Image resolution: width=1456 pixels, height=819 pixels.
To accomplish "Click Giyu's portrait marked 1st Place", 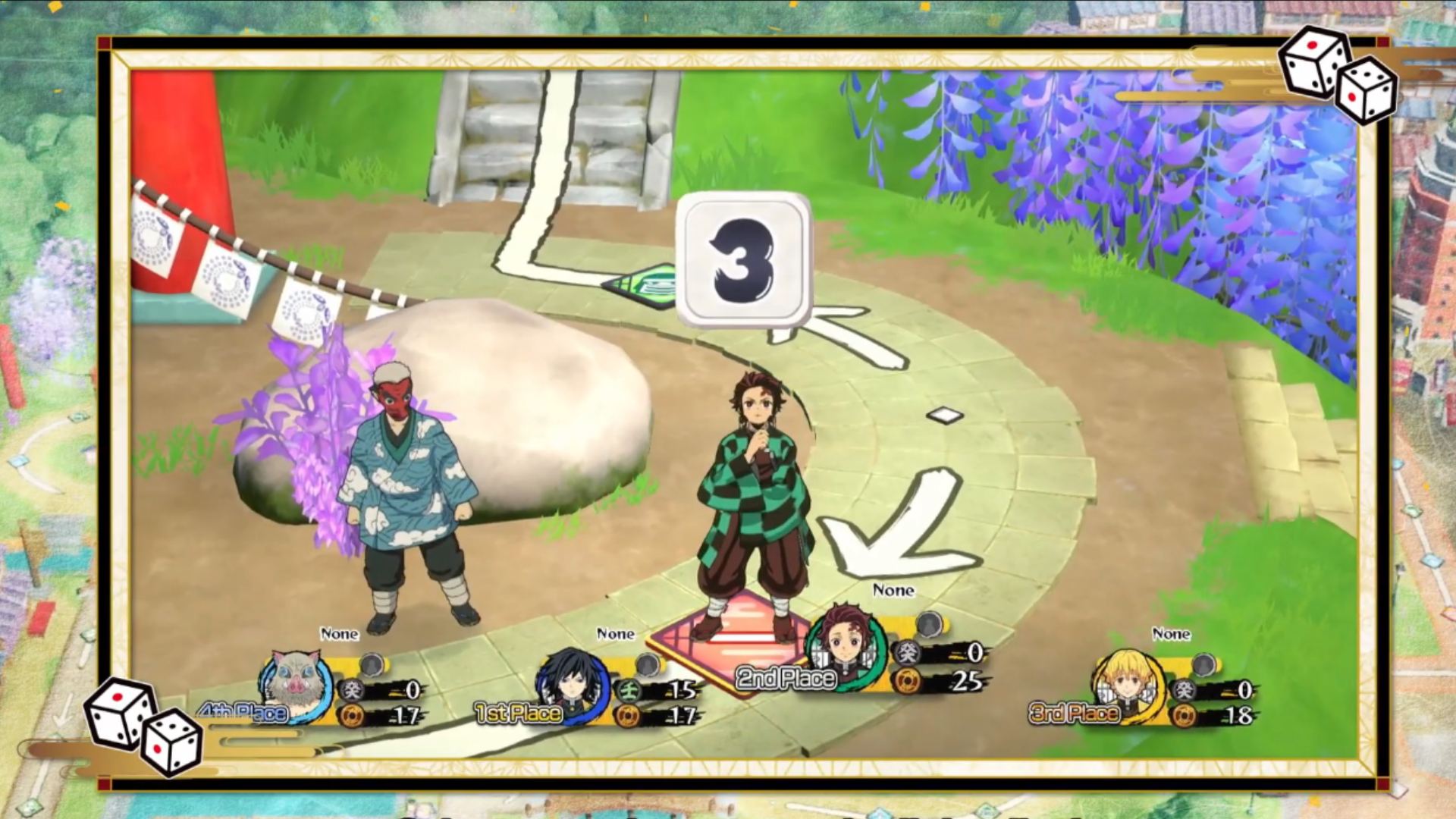I will 573,682.
